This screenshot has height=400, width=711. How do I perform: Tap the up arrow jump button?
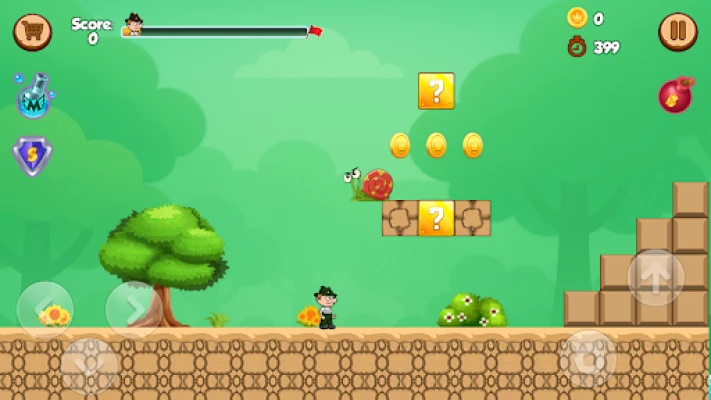656,277
